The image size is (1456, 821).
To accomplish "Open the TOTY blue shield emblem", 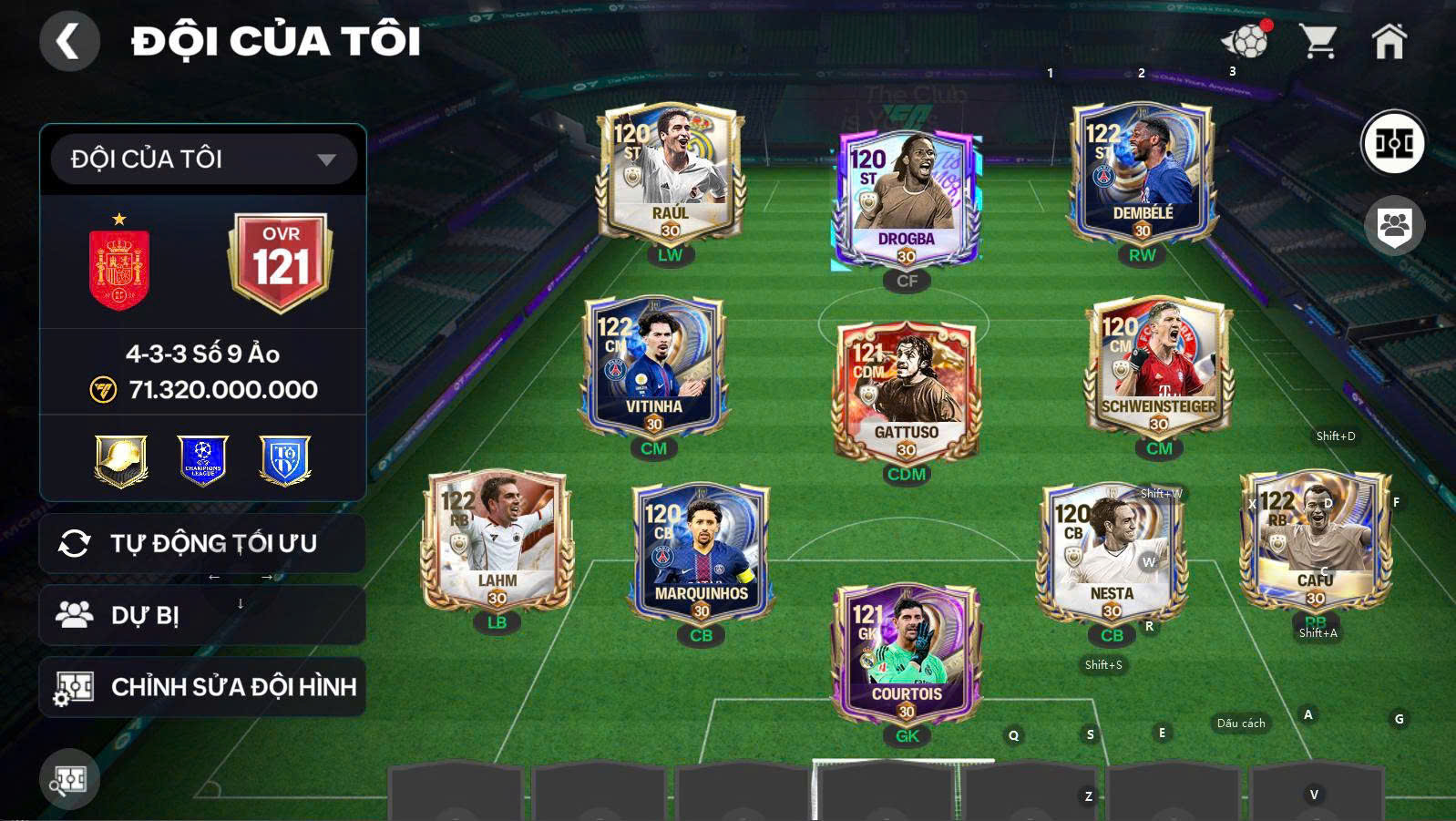I will pos(283,462).
